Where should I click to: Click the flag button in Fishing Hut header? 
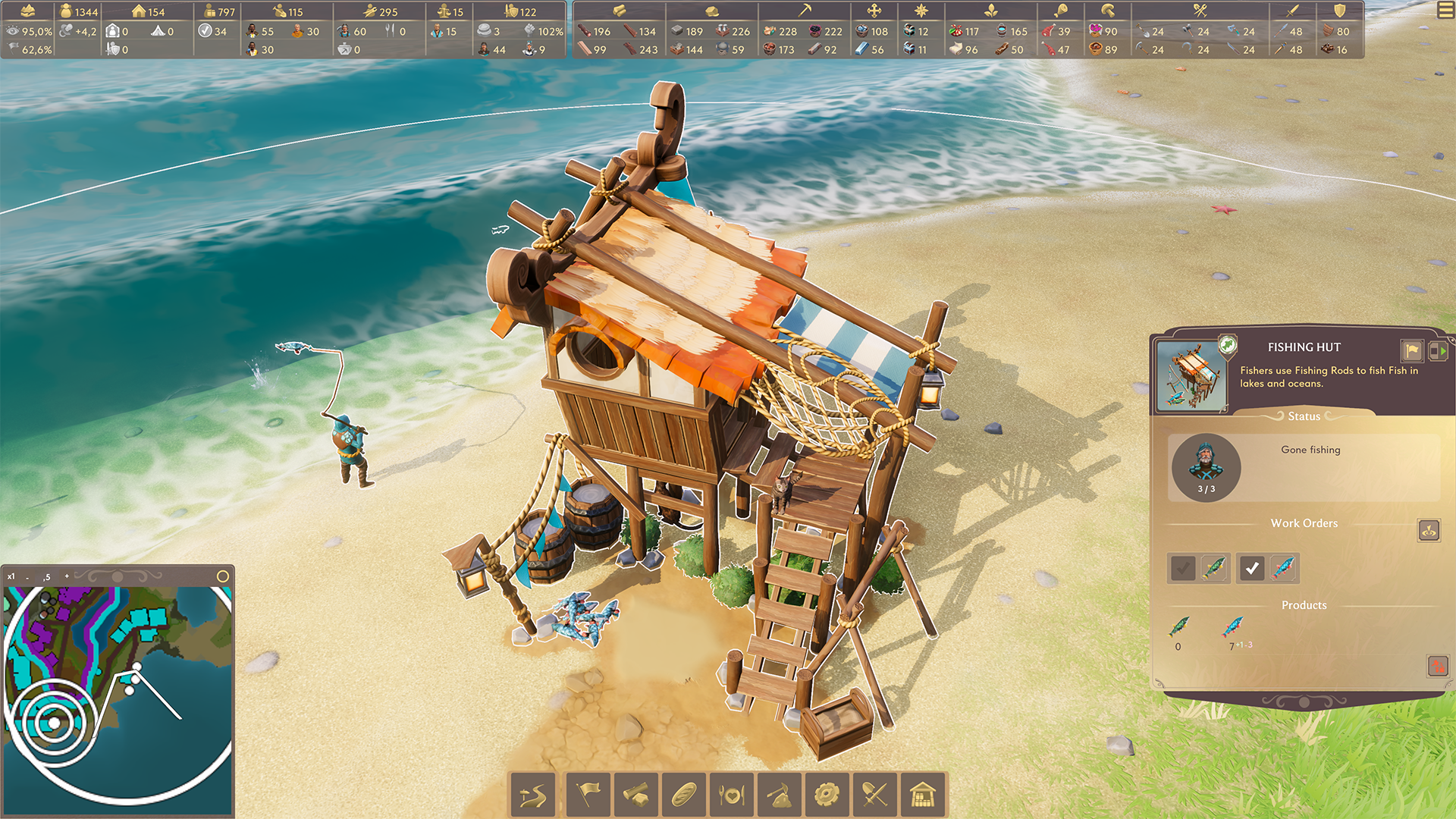click(1411, 350)
